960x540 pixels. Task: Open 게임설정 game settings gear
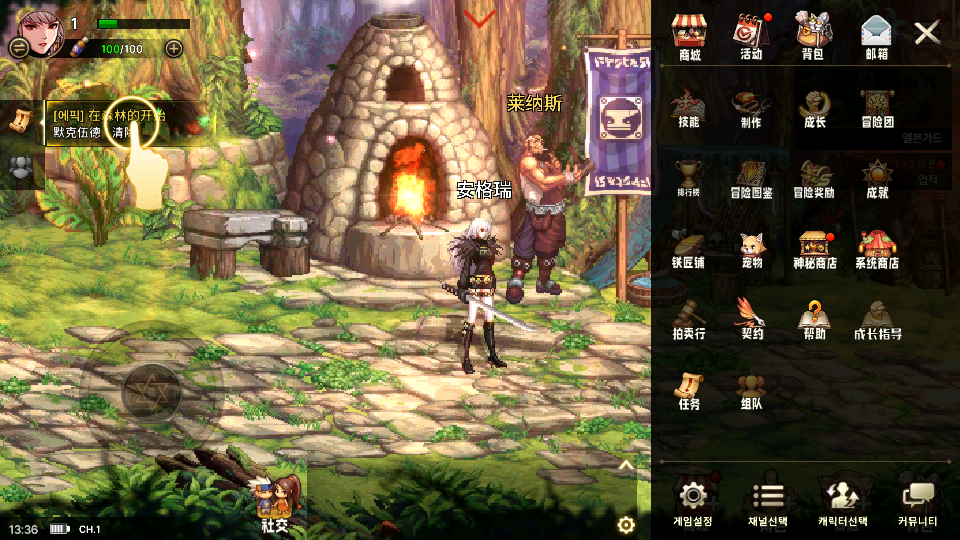tap(692, 503)
